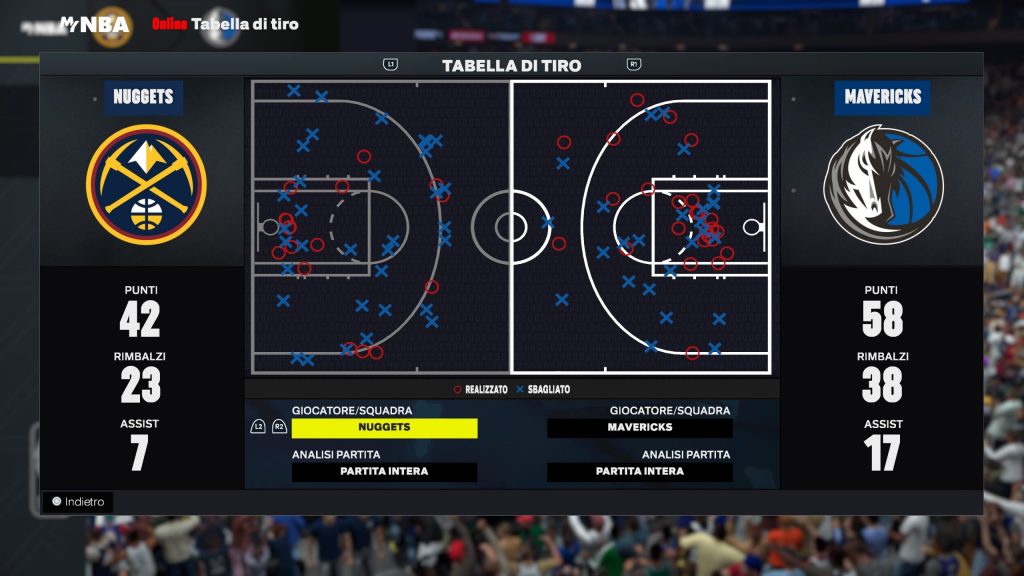Select the Nuggets team name tab

143,97
